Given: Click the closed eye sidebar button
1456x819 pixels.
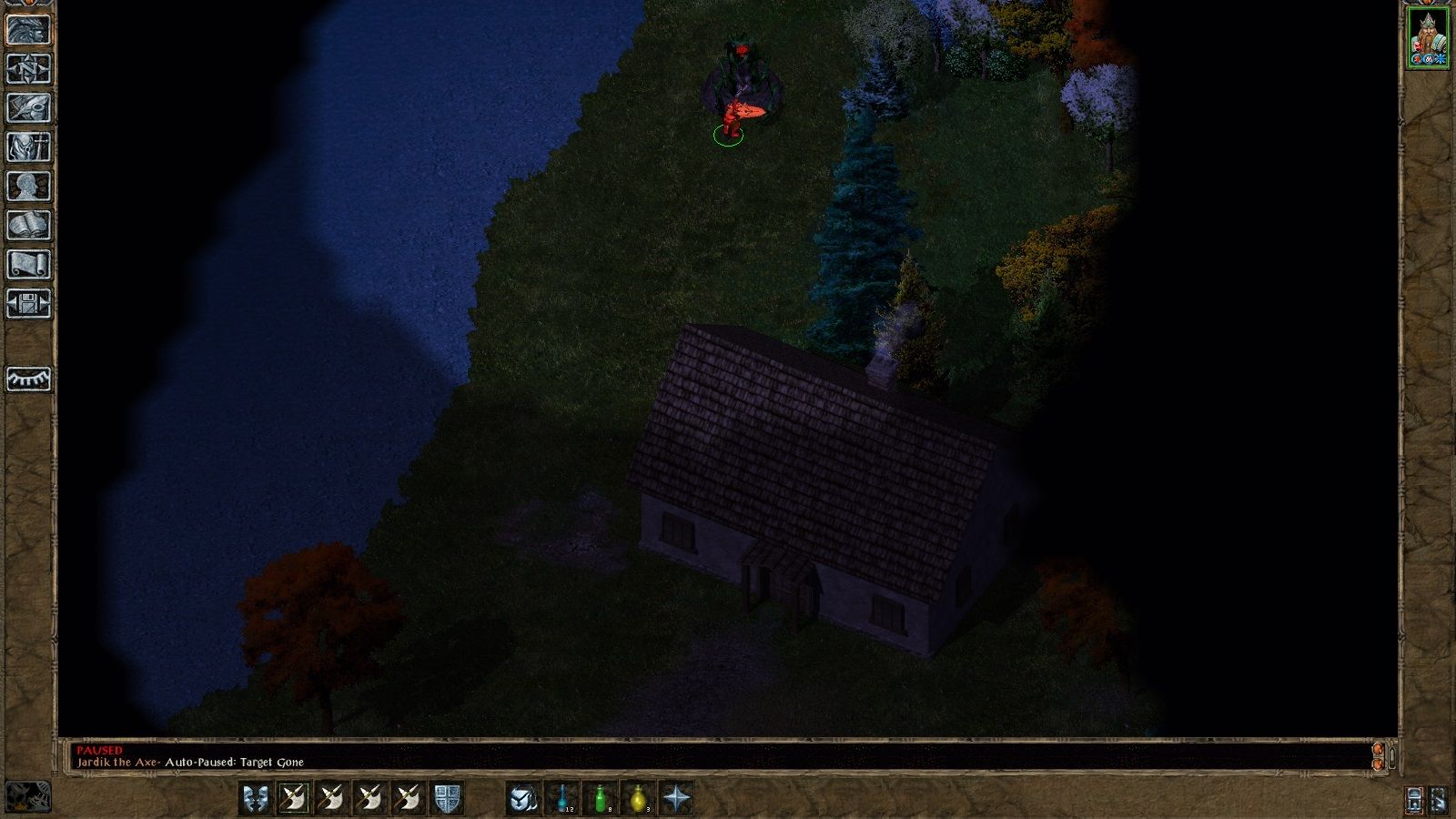Looking at the screenshot, I should (28, 379).
